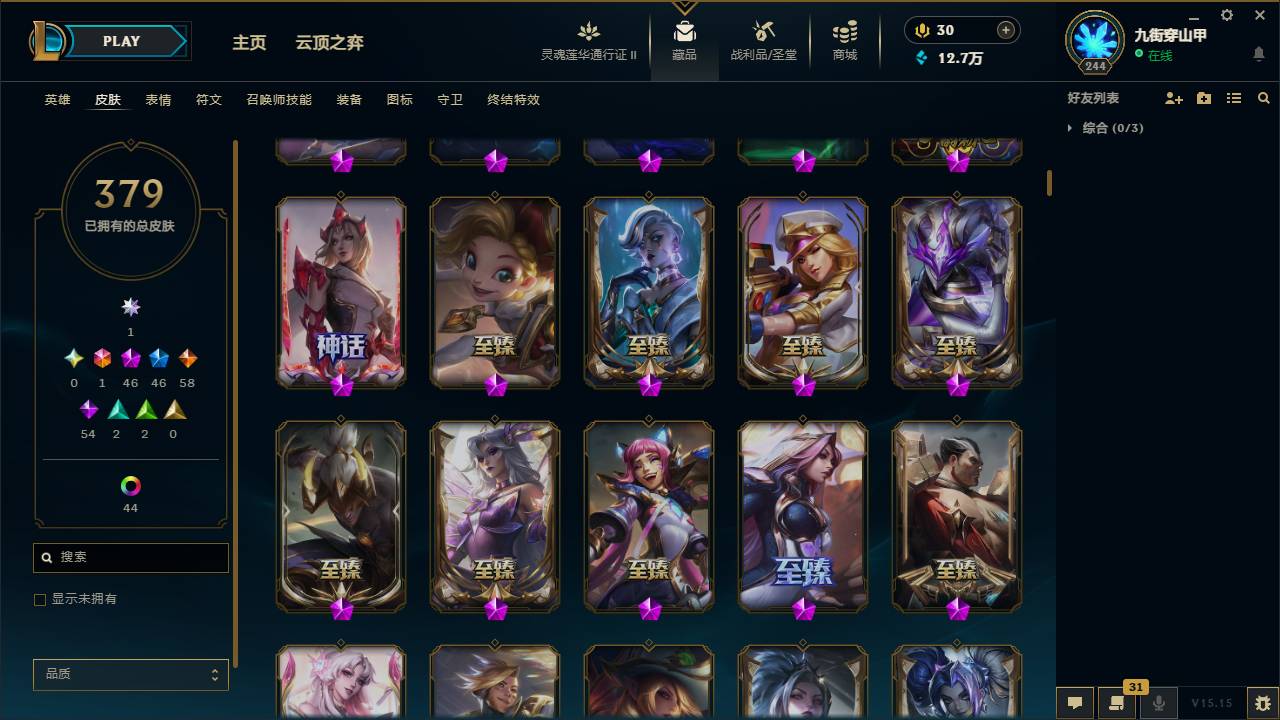
Task: View missions via icon with 31 badge
Action: (1115, 703)
